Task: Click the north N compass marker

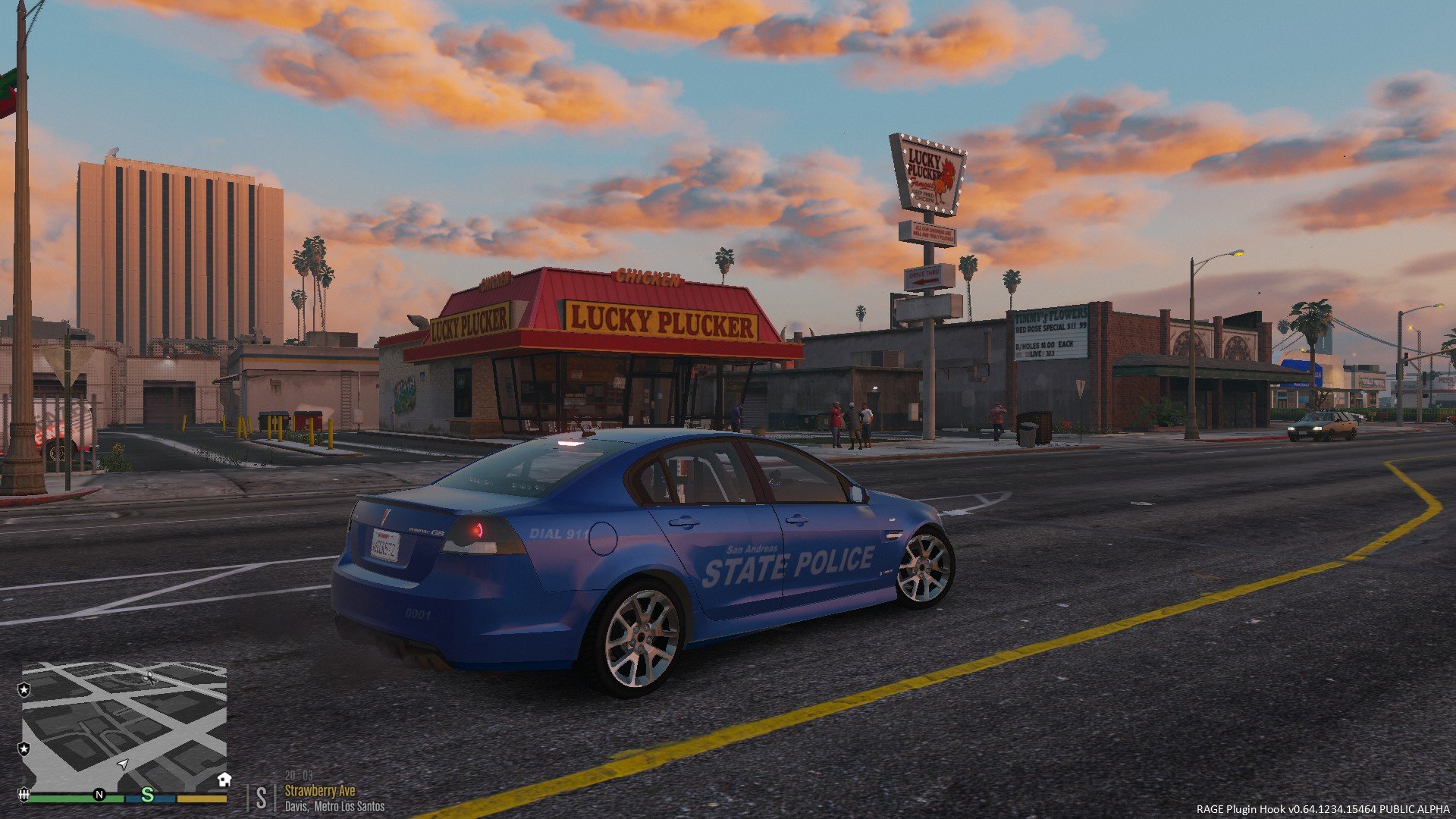Action: coord(99,795)
